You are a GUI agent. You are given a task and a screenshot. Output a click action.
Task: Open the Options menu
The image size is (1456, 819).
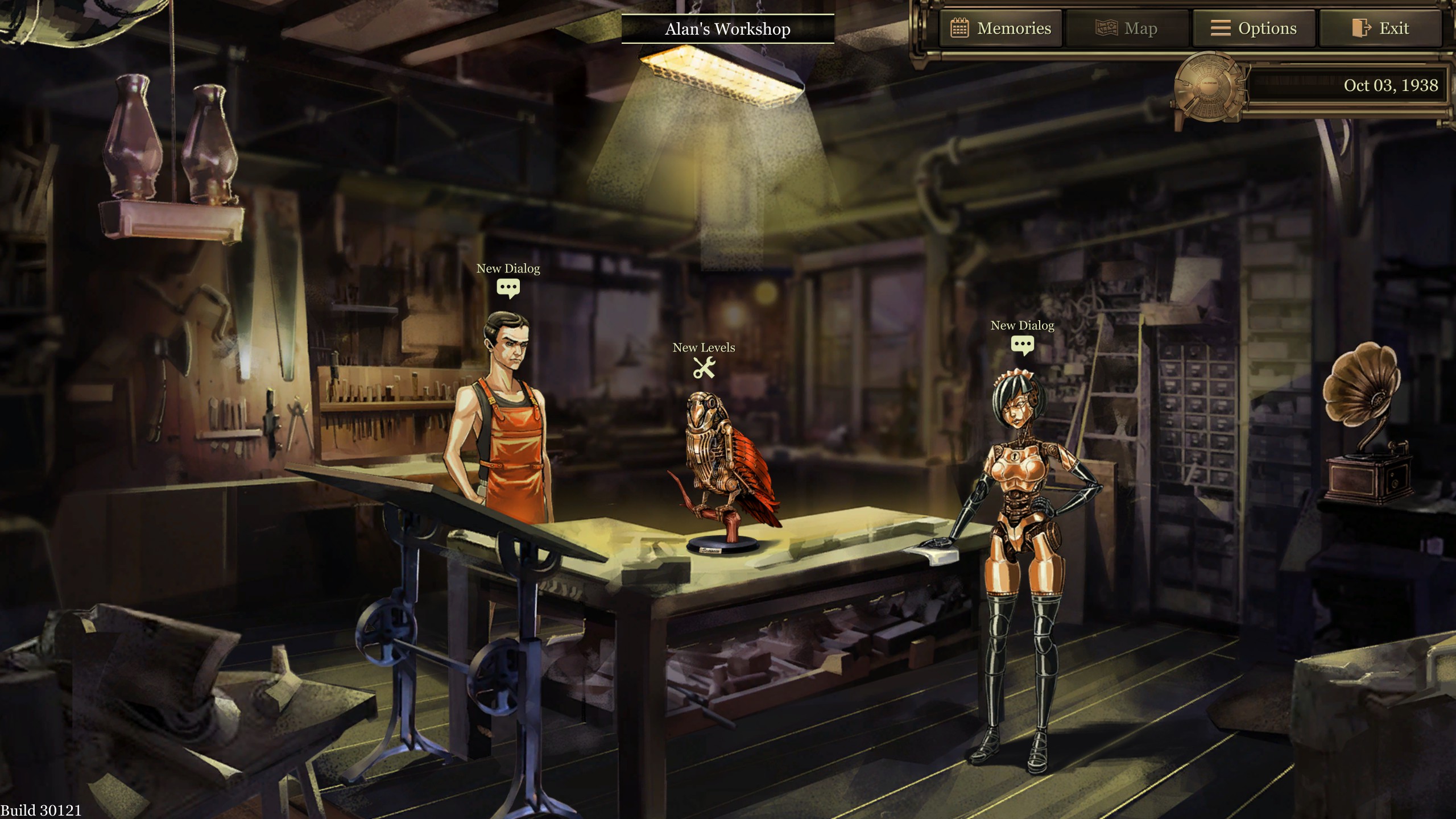tap(1254, 28)
